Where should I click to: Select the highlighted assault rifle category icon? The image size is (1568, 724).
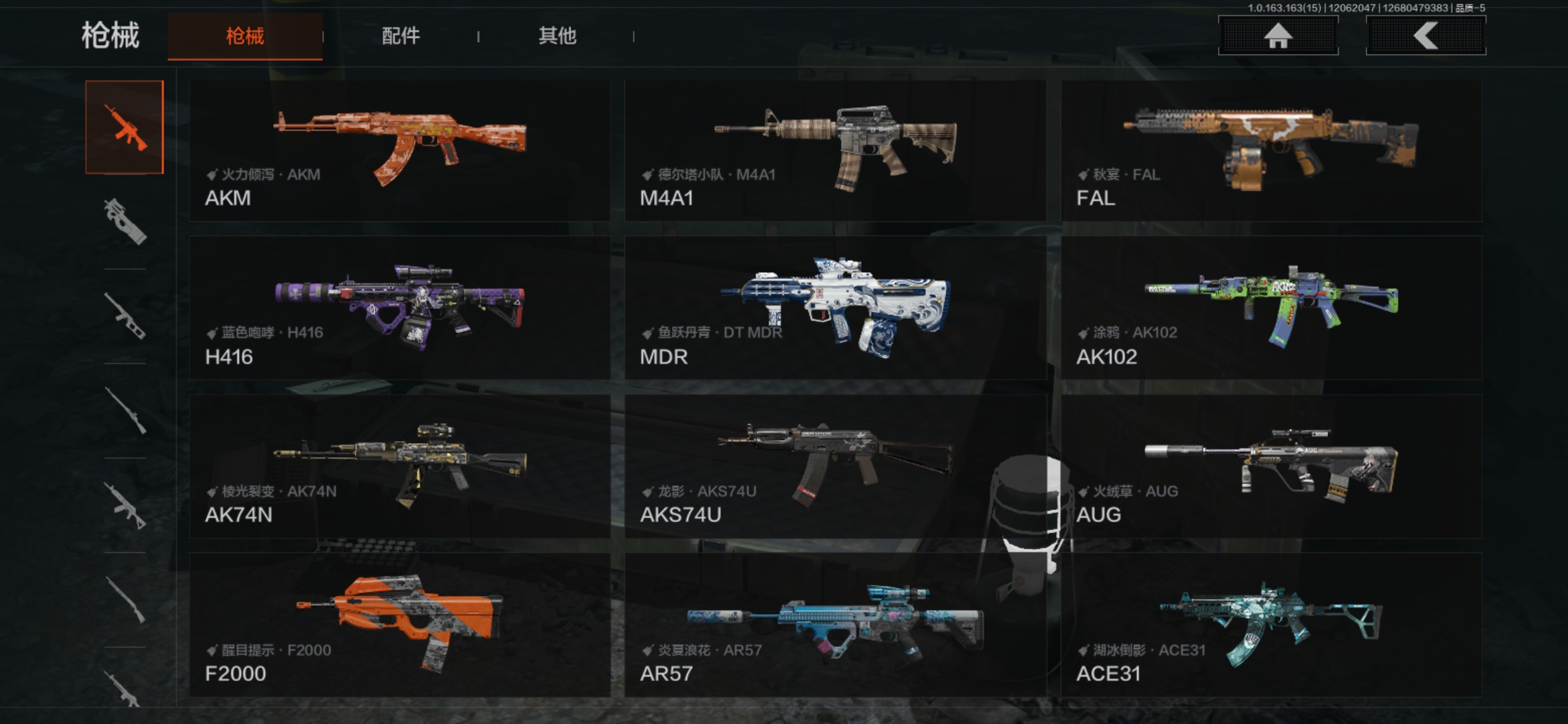[125, 127]
